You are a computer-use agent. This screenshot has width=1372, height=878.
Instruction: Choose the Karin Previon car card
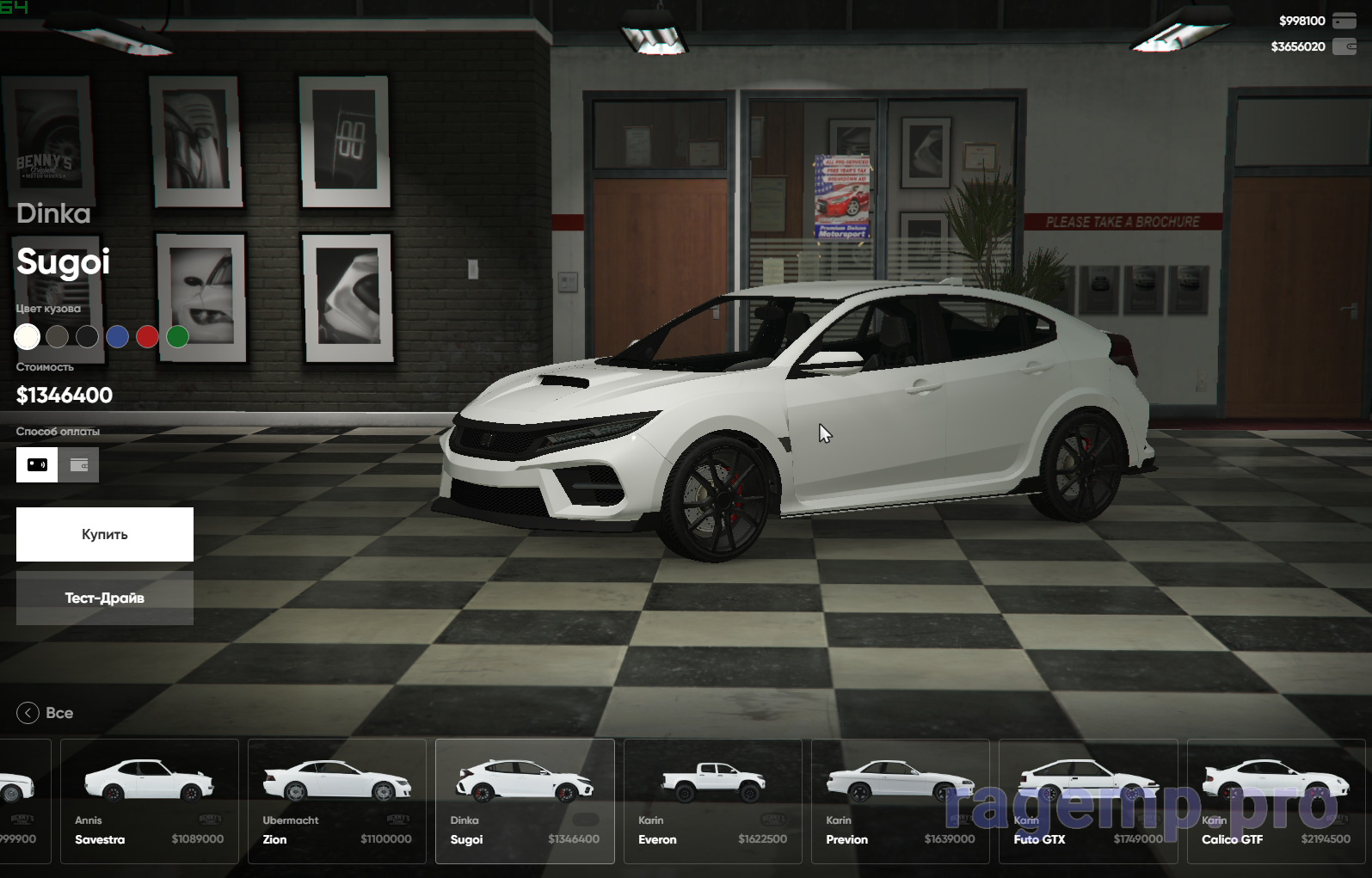click(900, 801)
